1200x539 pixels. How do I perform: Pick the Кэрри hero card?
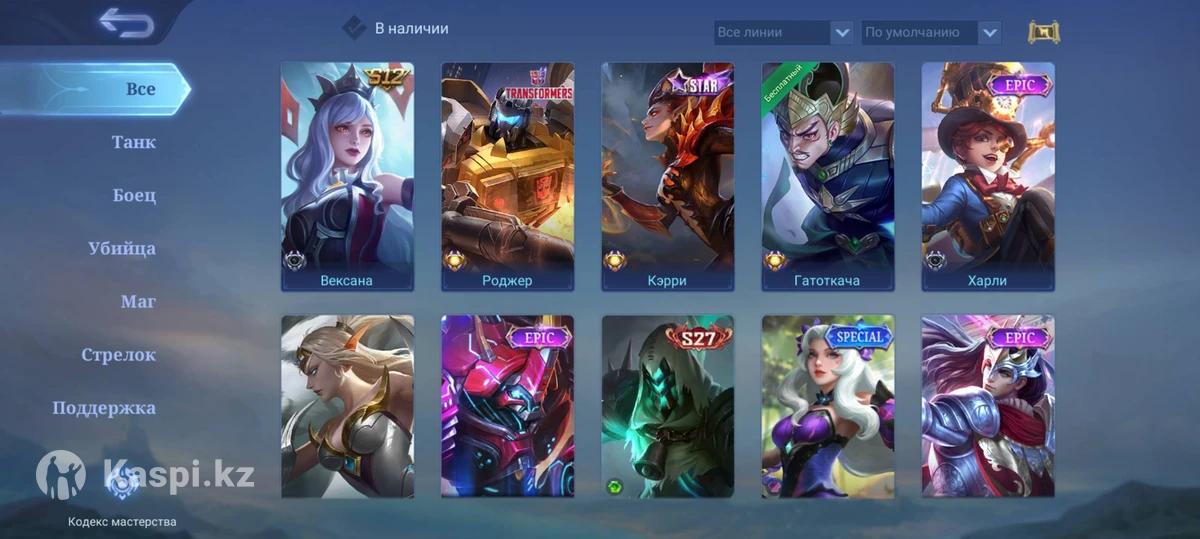point(667,177)
